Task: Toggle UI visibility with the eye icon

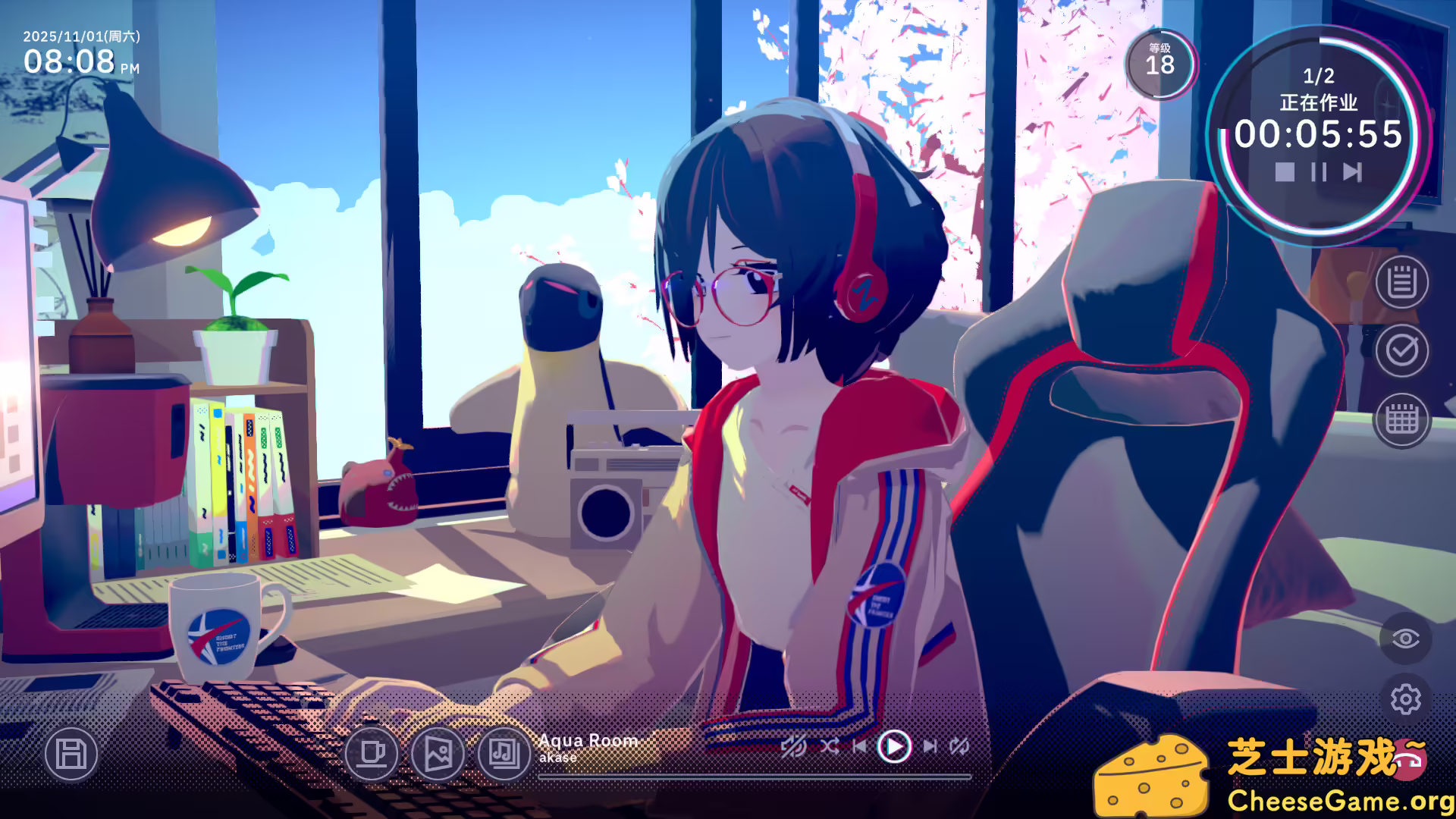Action: click(x=1407, y=637)
